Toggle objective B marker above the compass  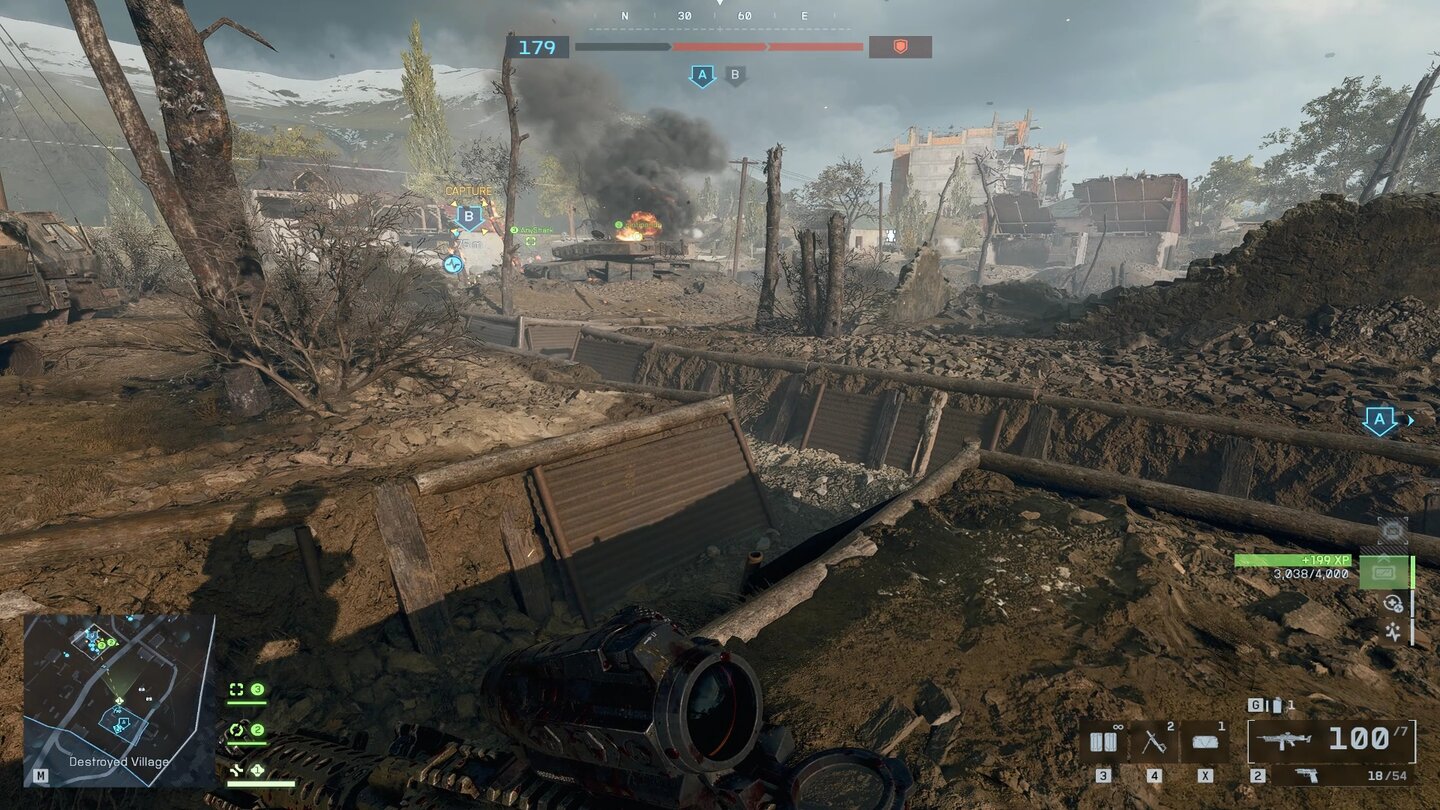tap(737, 74)
